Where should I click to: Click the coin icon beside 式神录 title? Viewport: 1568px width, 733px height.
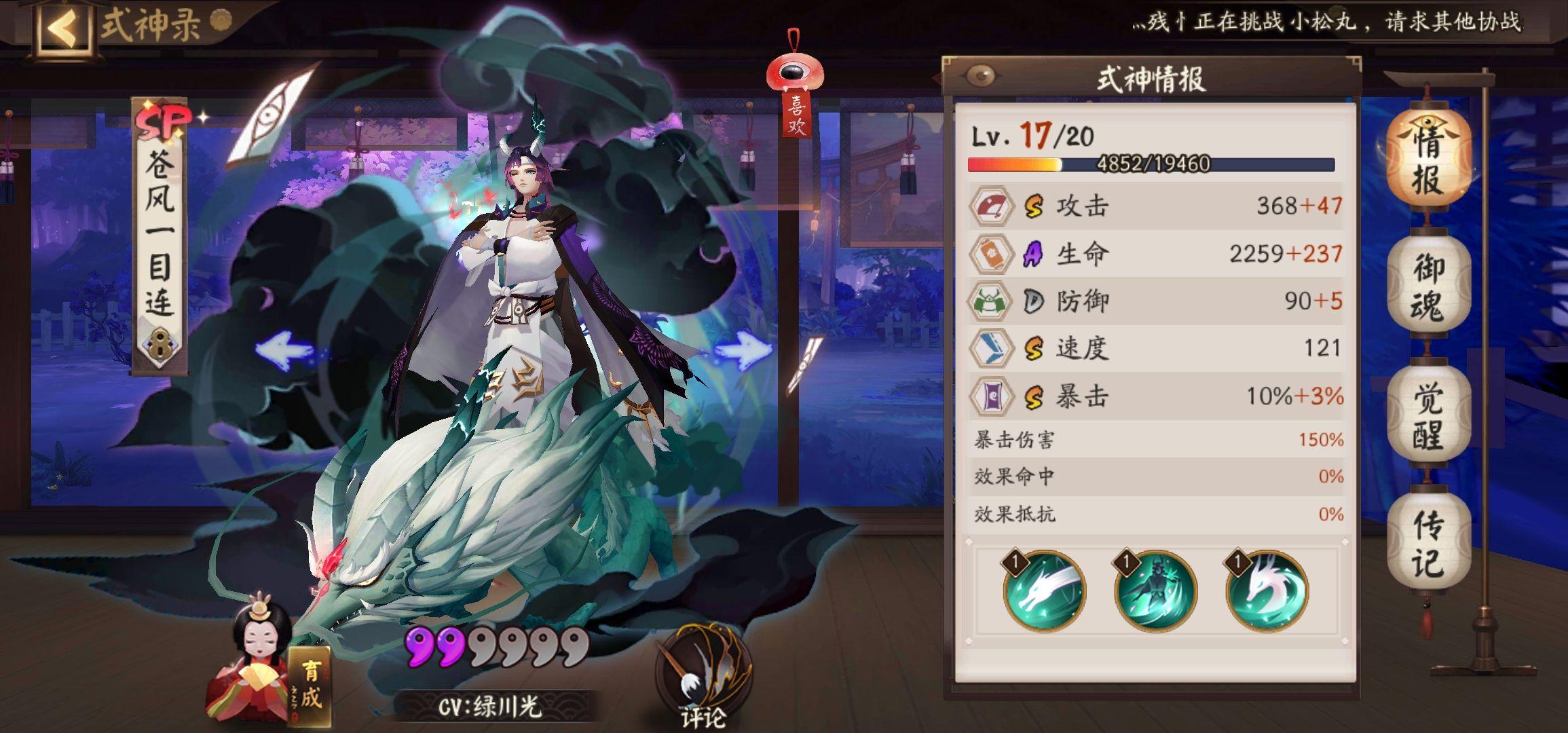click(x=220, y=21)
